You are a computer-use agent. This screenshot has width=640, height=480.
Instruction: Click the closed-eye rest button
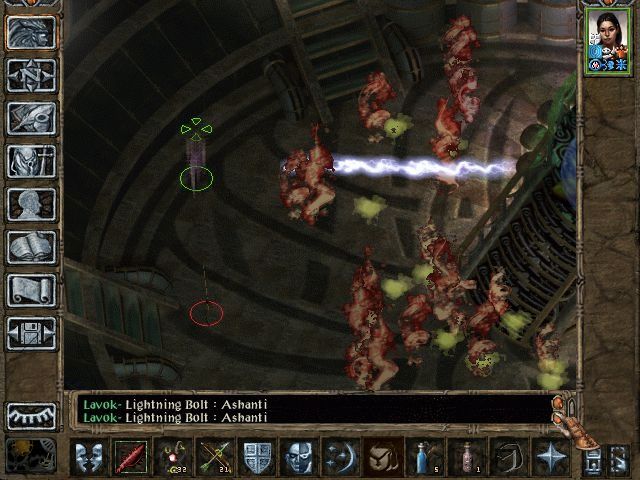coord(32,414)
